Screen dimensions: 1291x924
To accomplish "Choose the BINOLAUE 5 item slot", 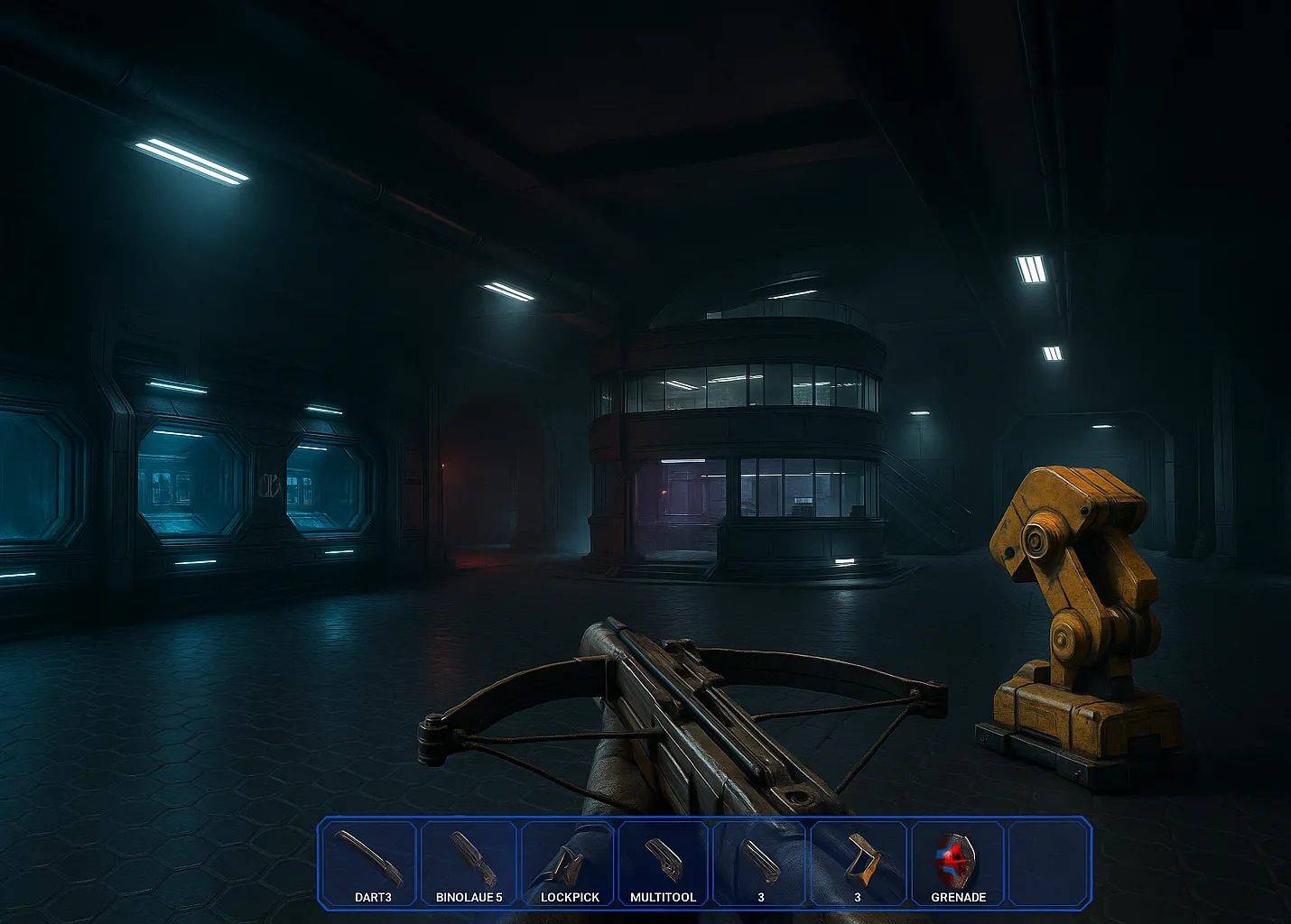I will click(469, 864).
